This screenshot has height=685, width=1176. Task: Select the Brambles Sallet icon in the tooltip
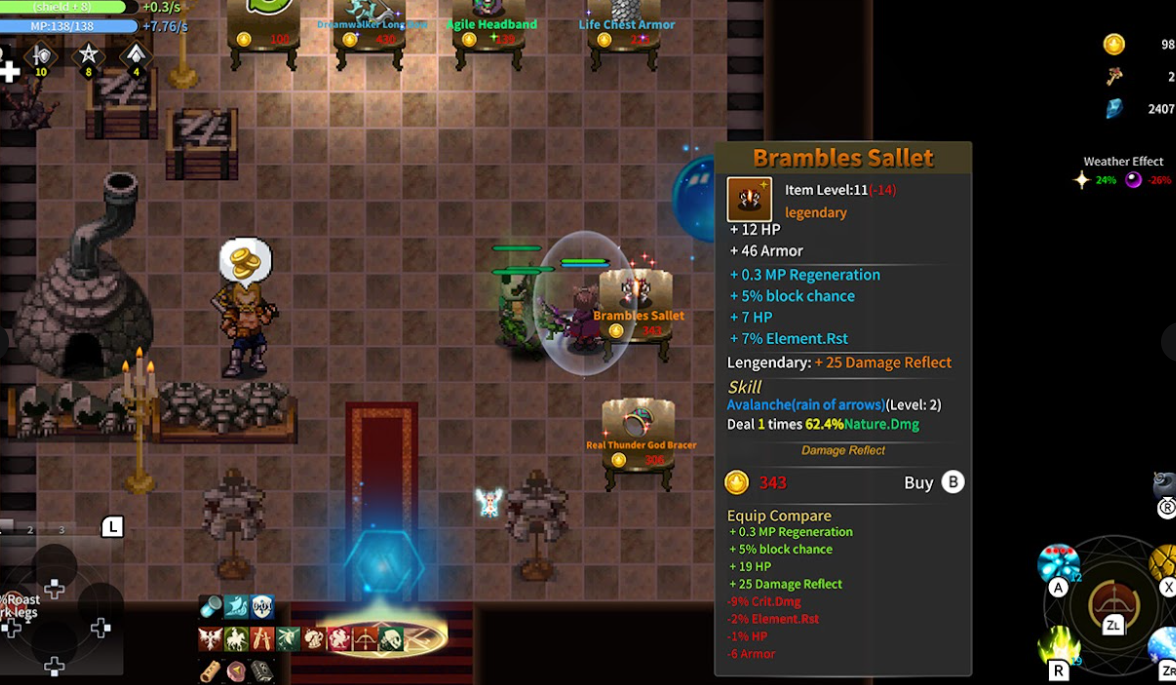tap(749, 199)
